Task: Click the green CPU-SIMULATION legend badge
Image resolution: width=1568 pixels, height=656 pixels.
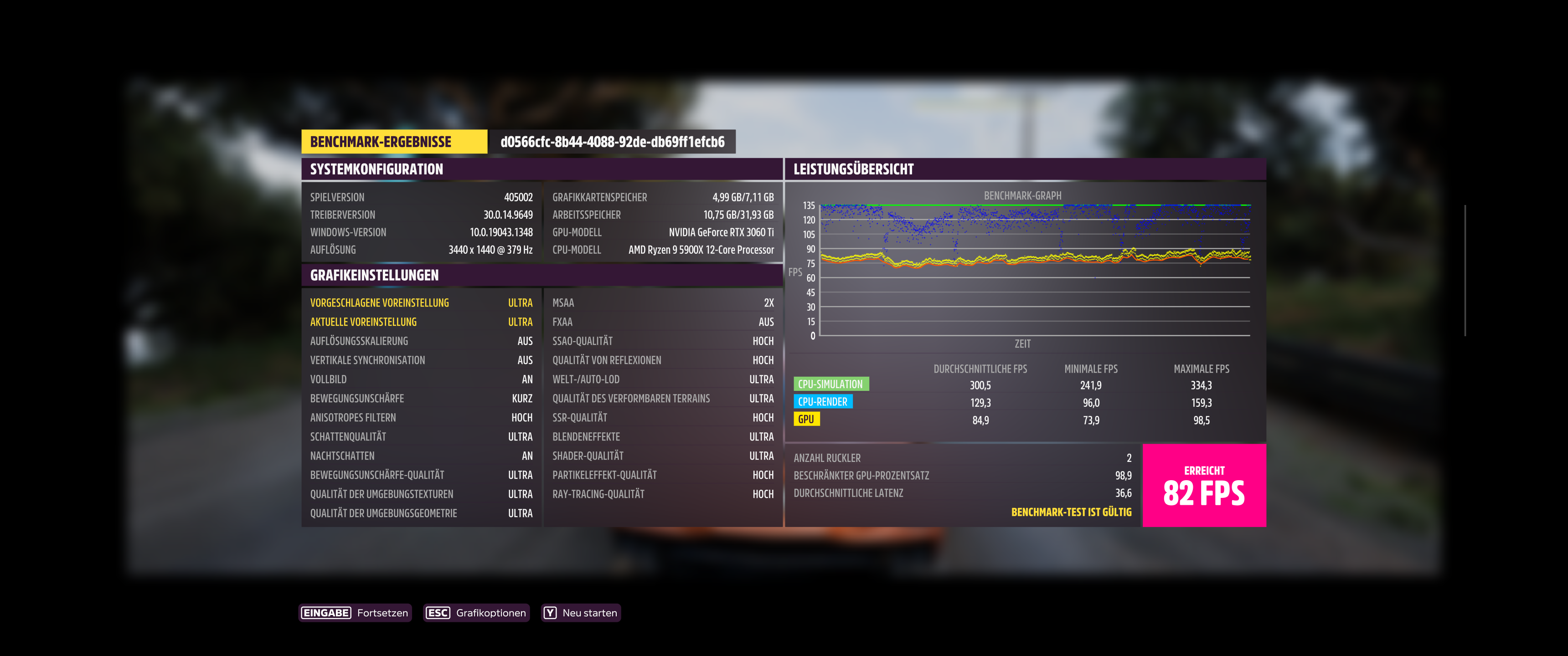Action: (831, 384)
